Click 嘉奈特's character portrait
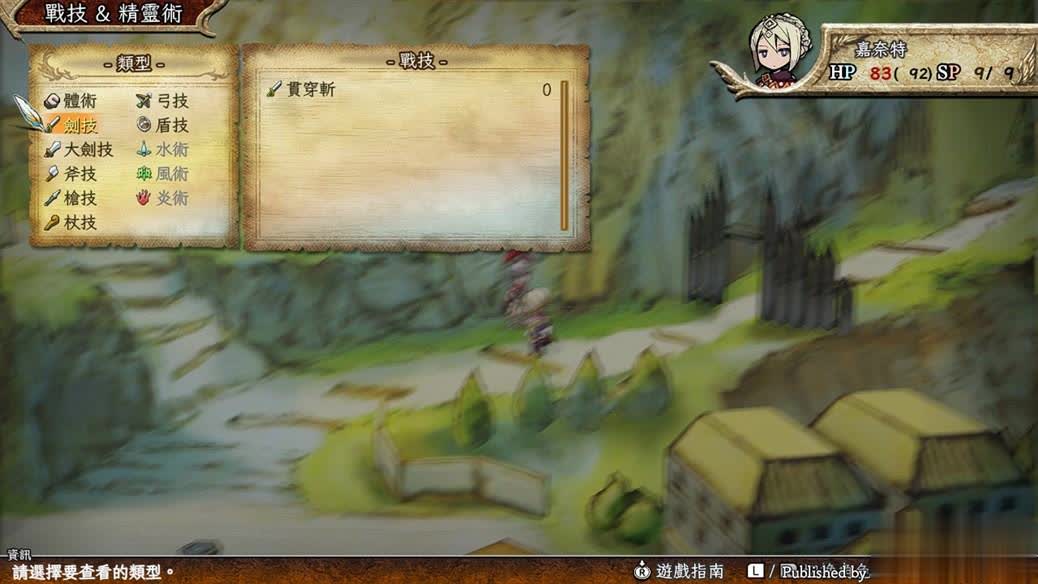This screenshot has width=1038, height=584. 774,52
